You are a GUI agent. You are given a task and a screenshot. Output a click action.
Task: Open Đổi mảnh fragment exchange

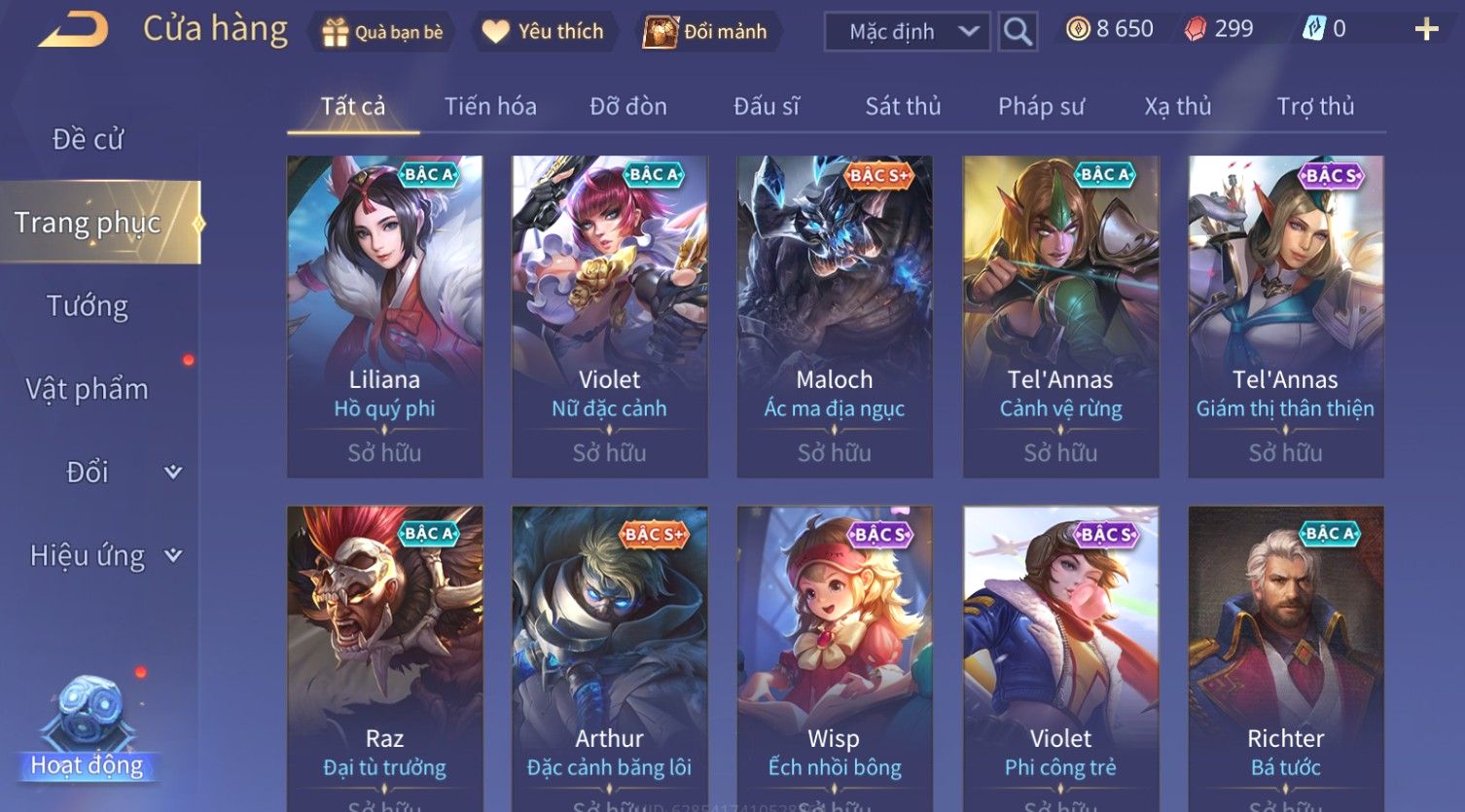[x=707, y=32]
